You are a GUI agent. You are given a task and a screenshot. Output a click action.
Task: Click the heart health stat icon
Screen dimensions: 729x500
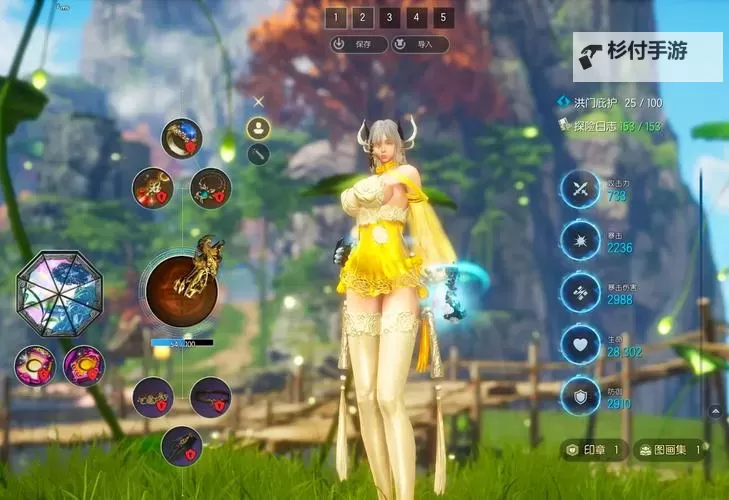[x=579, y=344]
